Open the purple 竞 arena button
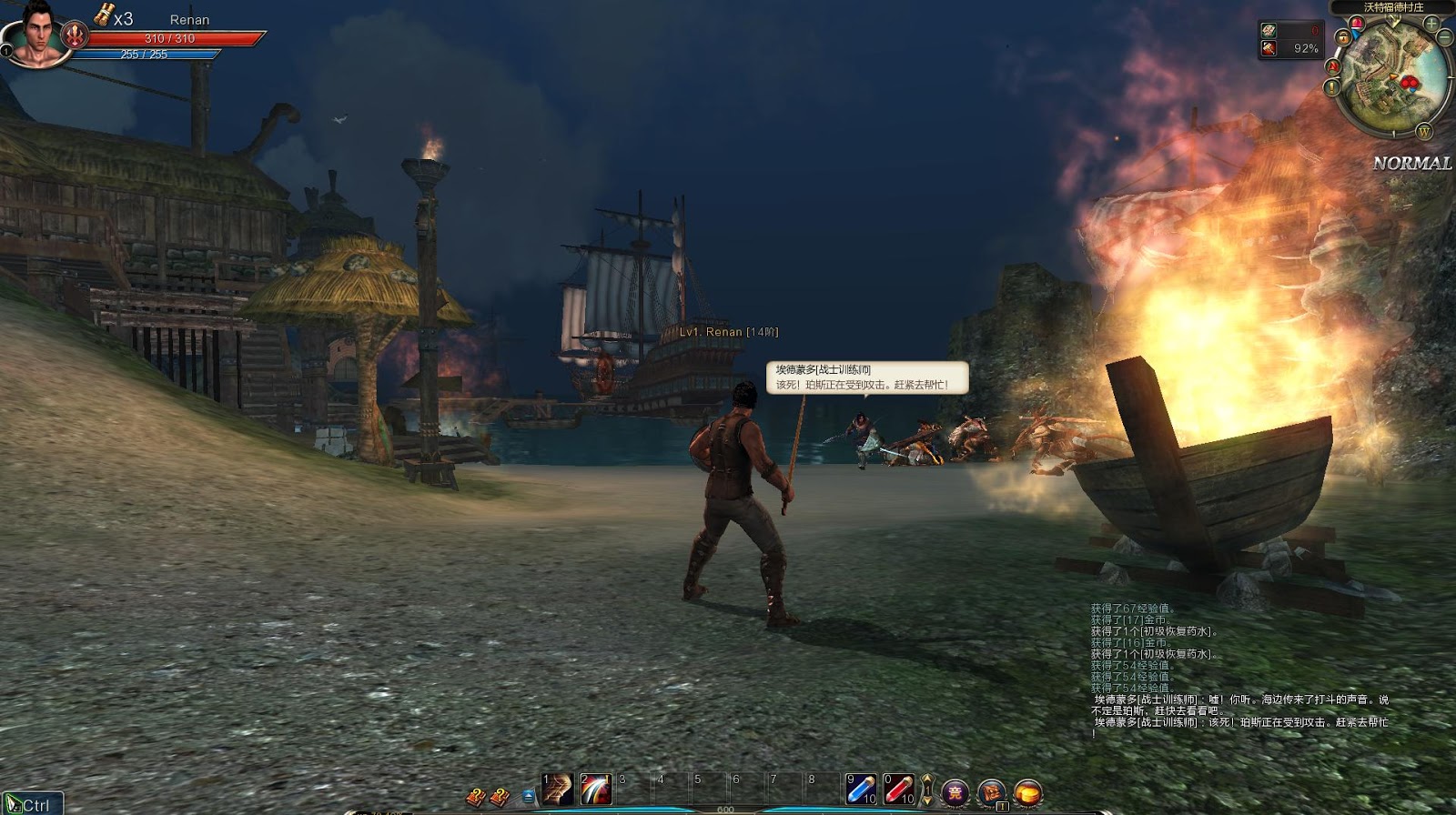 [x=955, y=791]
